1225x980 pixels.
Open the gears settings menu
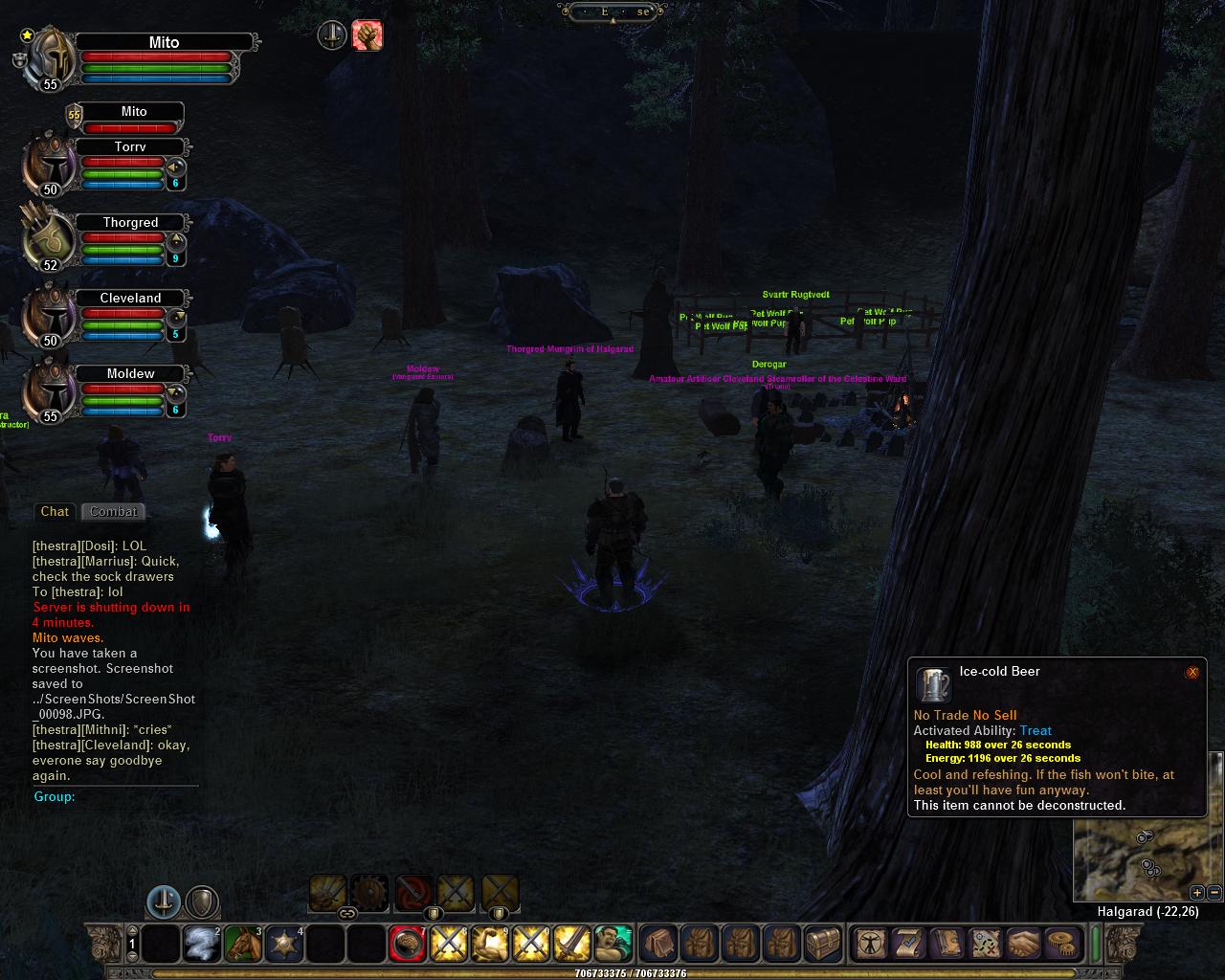1060,945
